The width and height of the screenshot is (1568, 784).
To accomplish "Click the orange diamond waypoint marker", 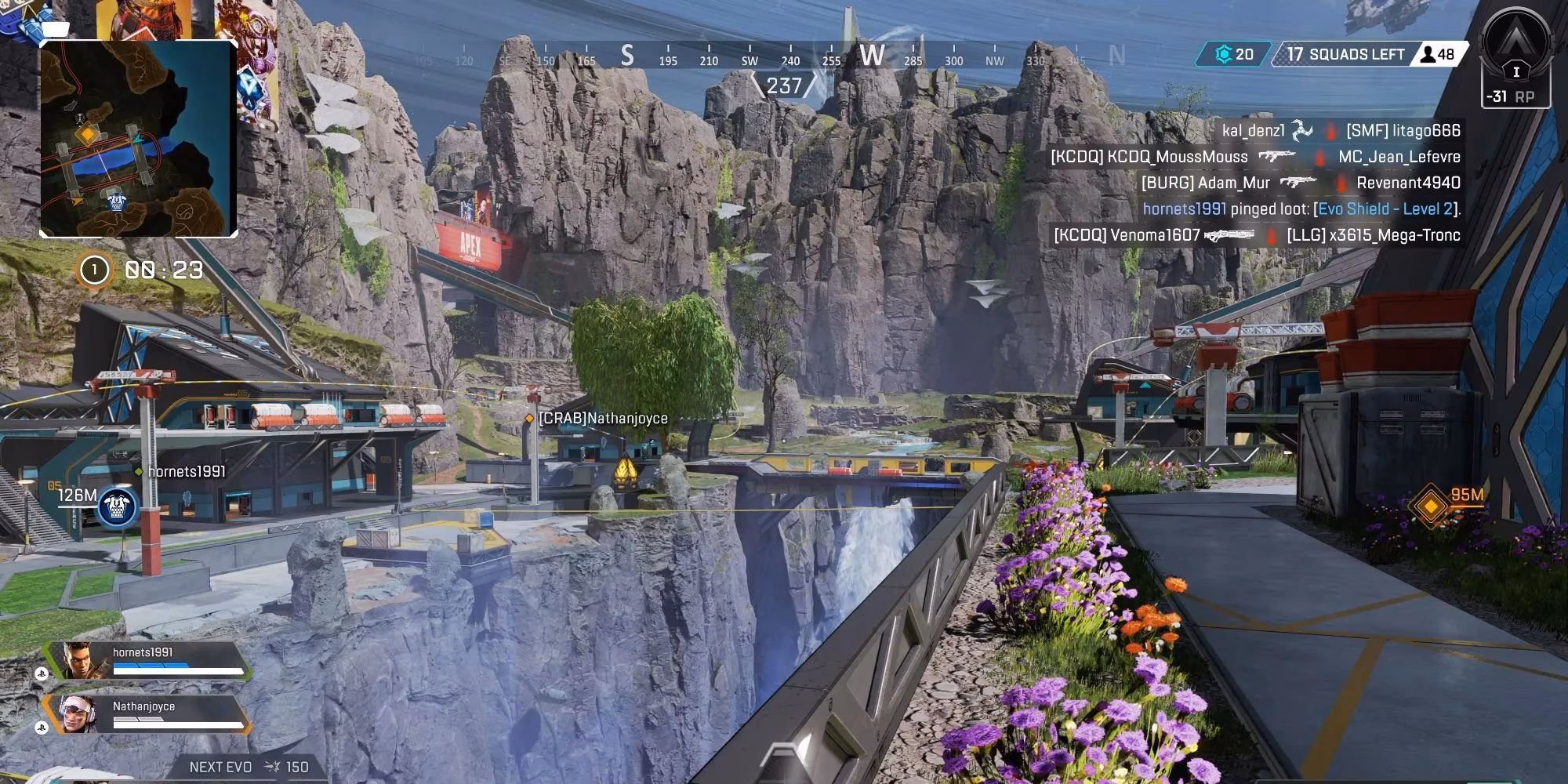I will point(1431,506).
